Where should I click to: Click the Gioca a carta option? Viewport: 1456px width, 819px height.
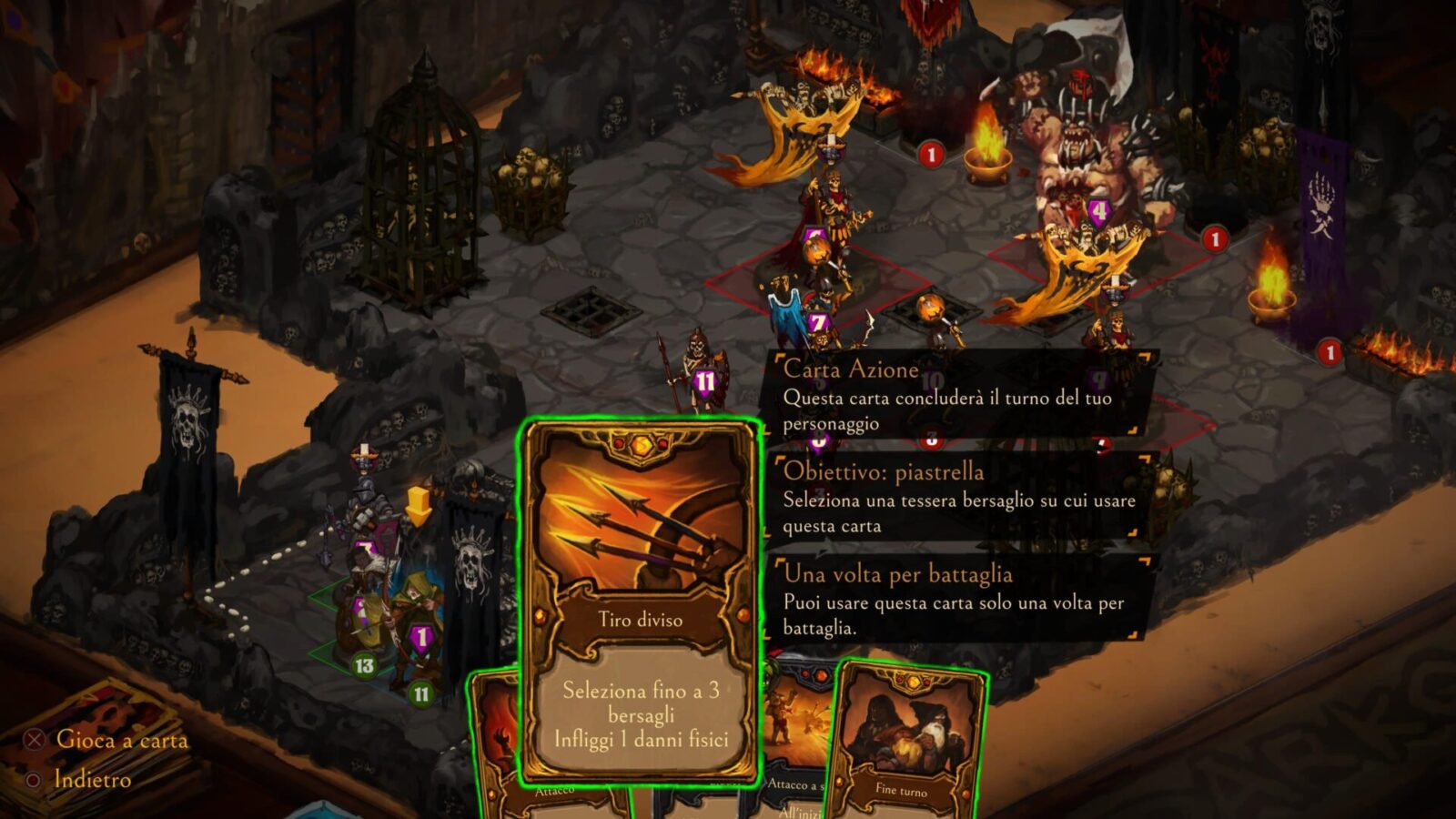click(x=121, y=740)
